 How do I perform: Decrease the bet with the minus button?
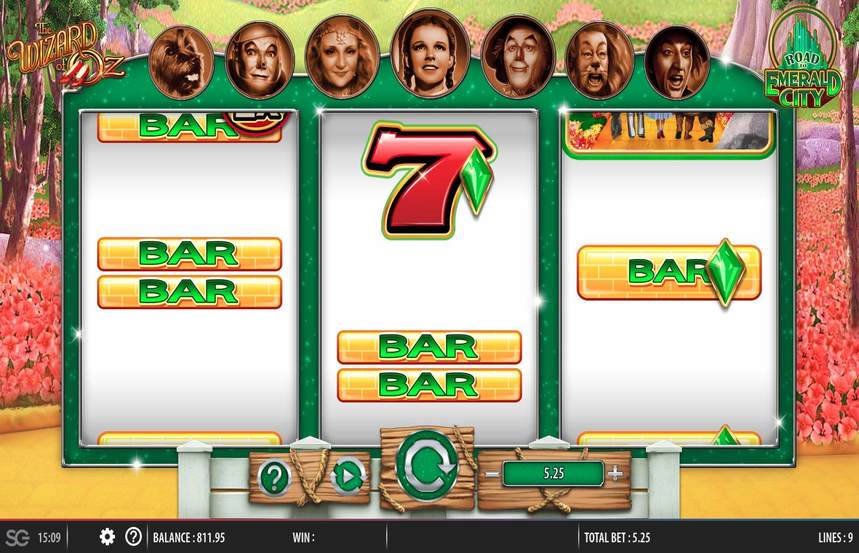click(493, 473)
